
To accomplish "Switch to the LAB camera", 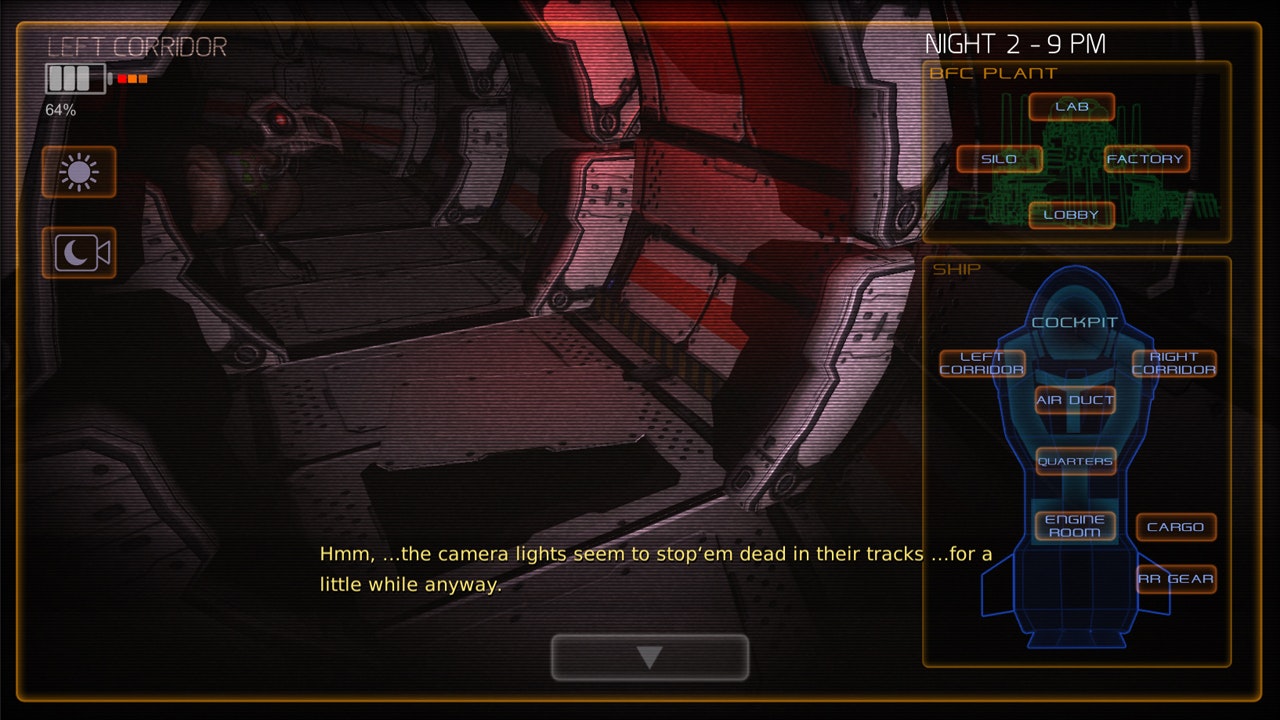I will [x=1071, y=107].
